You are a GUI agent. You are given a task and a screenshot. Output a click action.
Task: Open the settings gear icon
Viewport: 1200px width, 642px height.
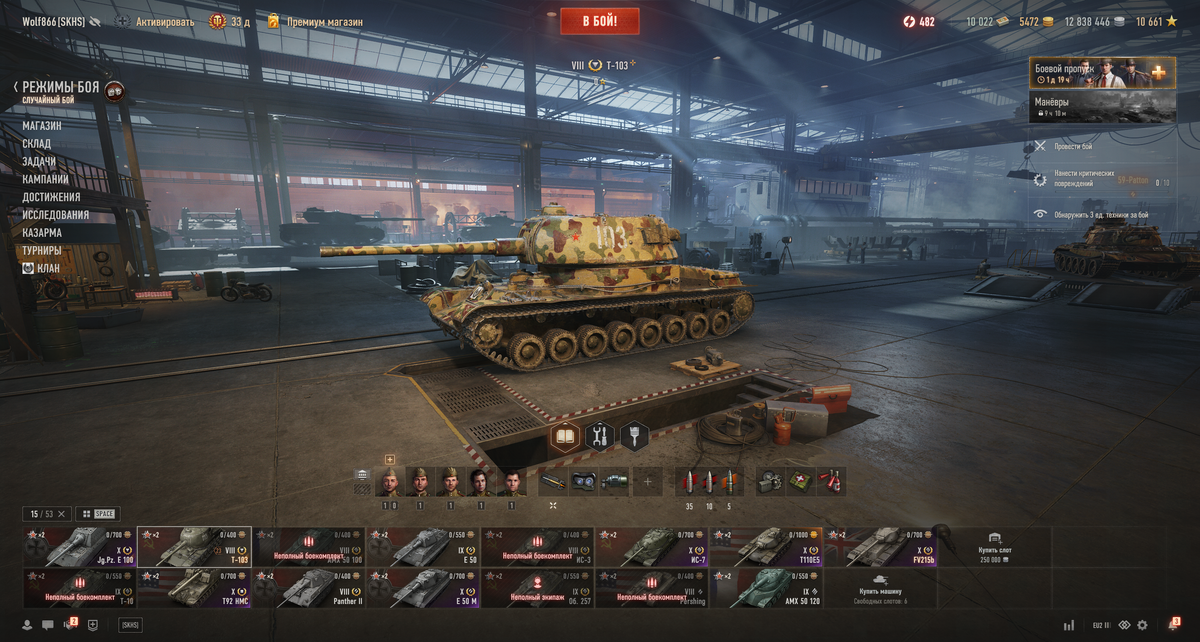1142,625
